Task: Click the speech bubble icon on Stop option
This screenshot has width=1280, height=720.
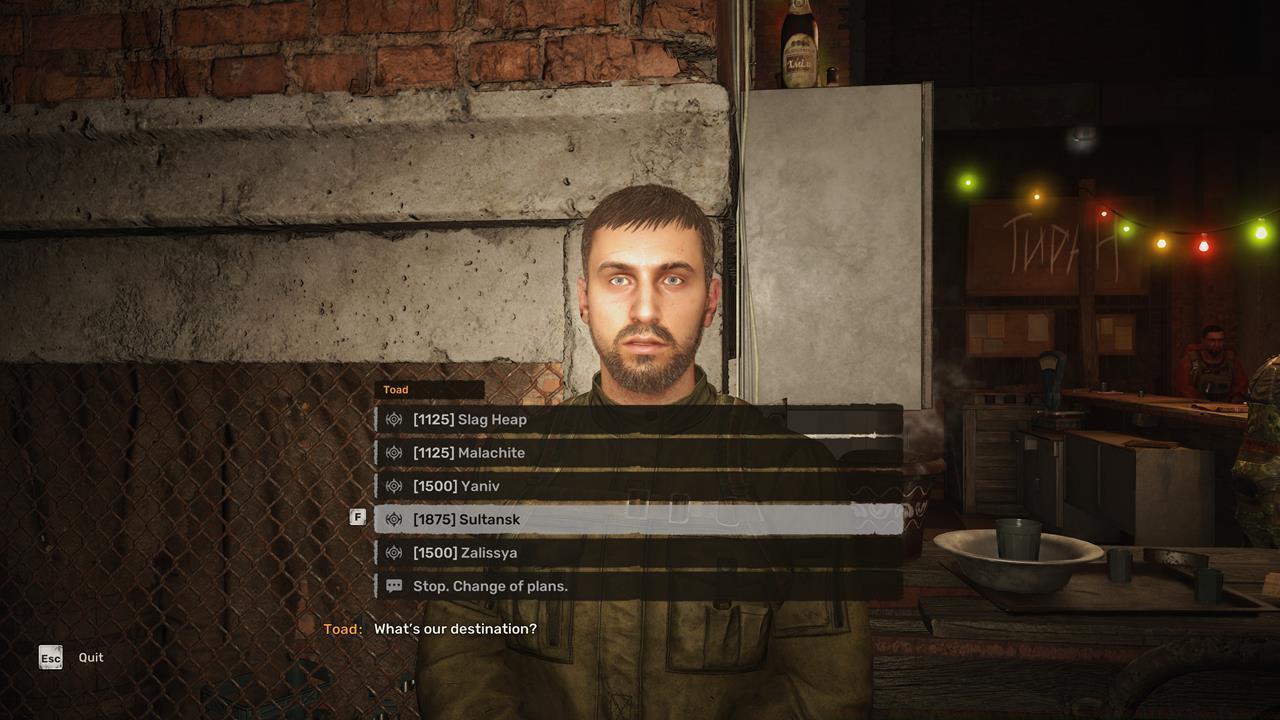Action: tap(394, 585)
